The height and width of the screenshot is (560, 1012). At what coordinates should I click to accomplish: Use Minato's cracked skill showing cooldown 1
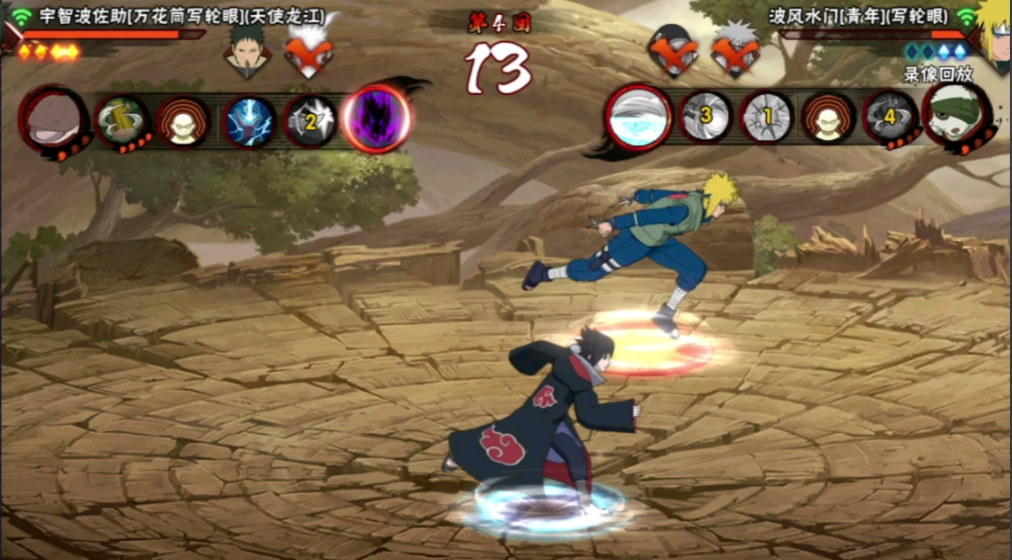coord(767,118)
